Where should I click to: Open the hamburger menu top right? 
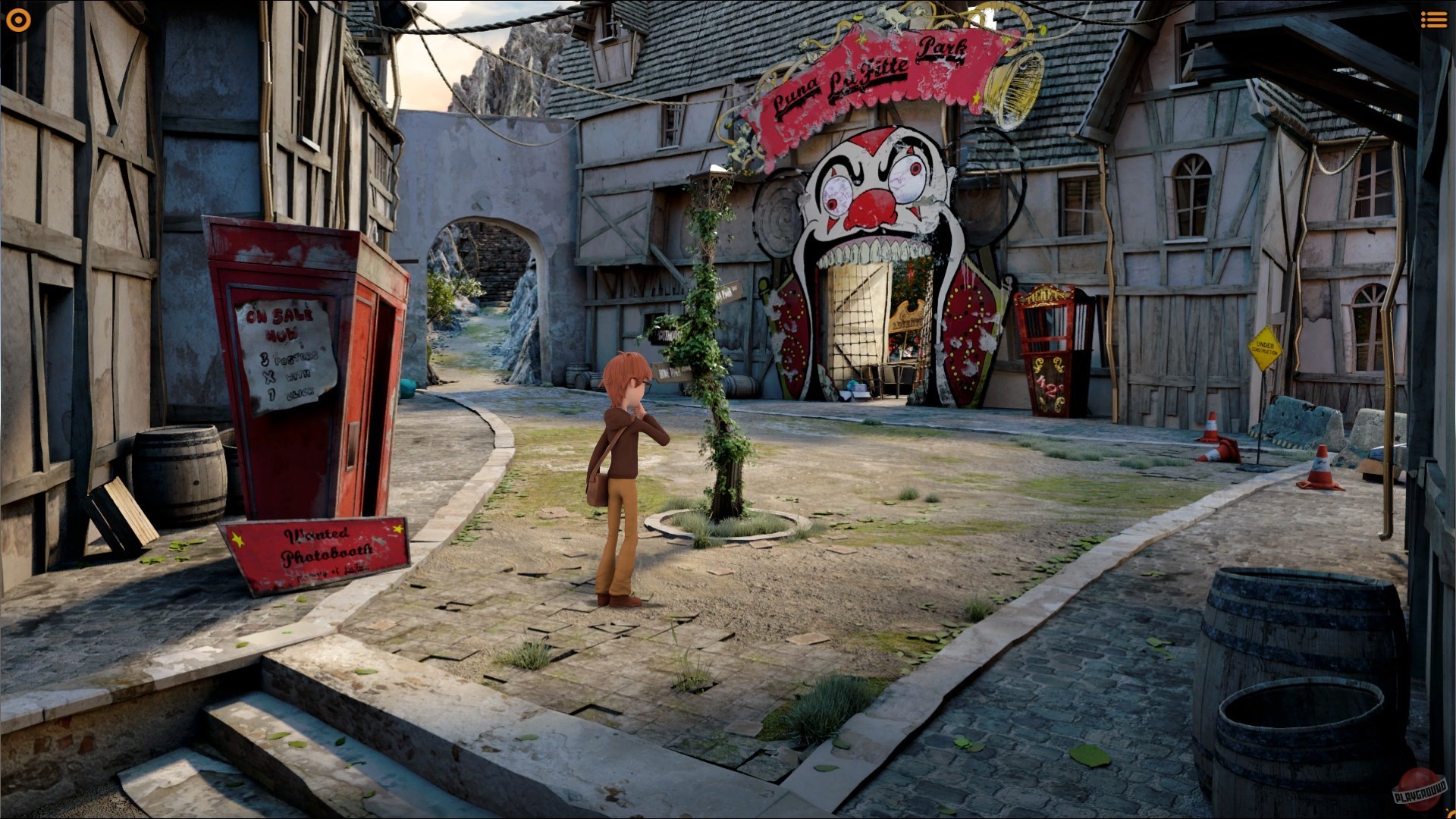pyautogui.click(x=1433, y=20)
